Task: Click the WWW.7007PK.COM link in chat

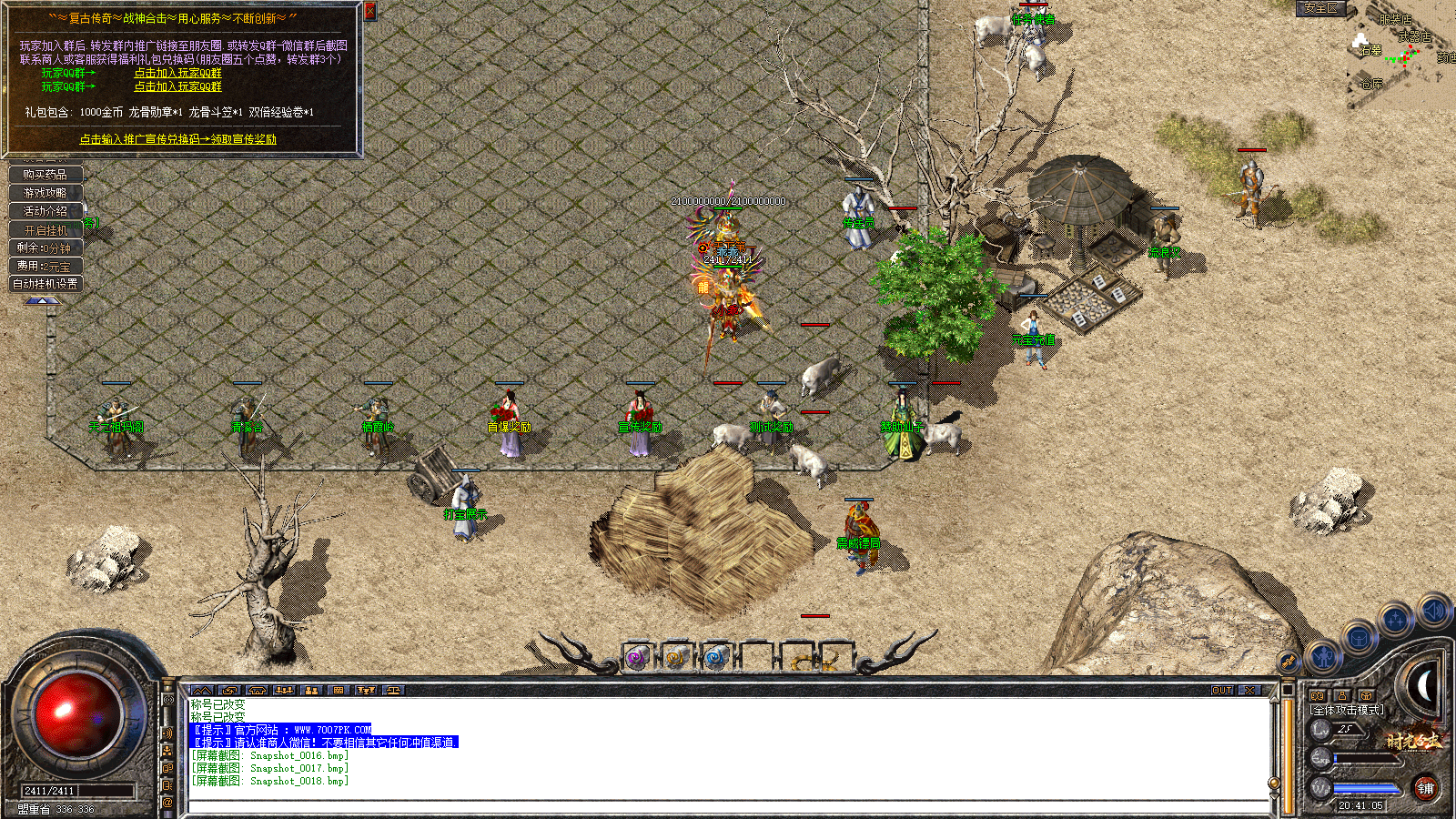Action: pos(333,730)
